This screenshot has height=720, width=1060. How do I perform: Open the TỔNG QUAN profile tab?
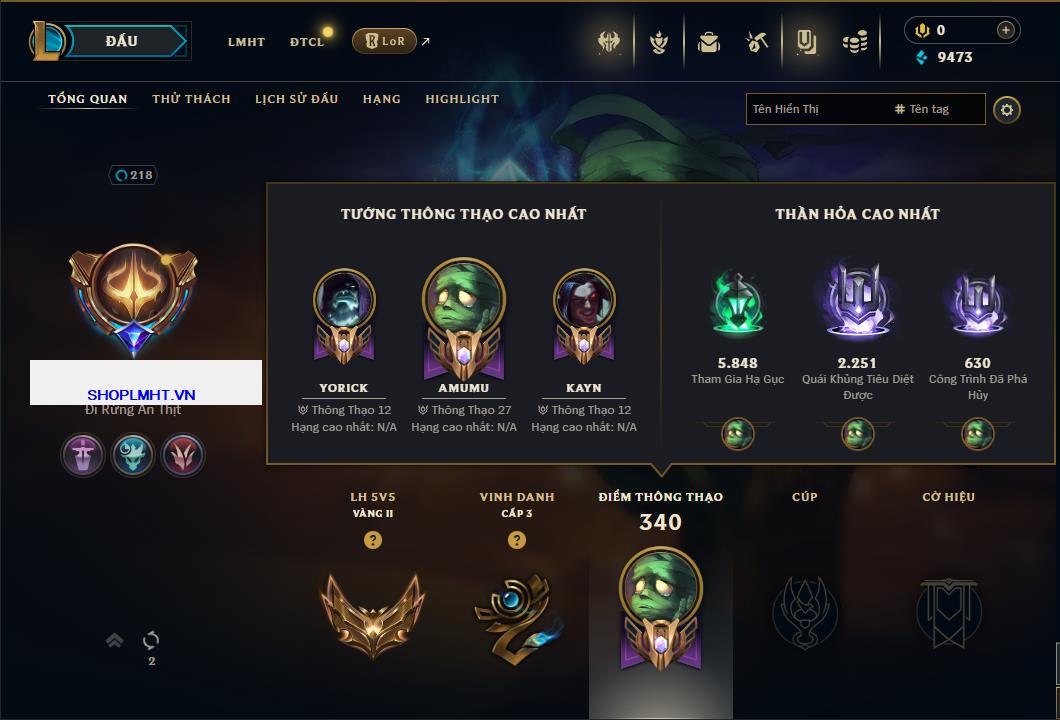88,99
